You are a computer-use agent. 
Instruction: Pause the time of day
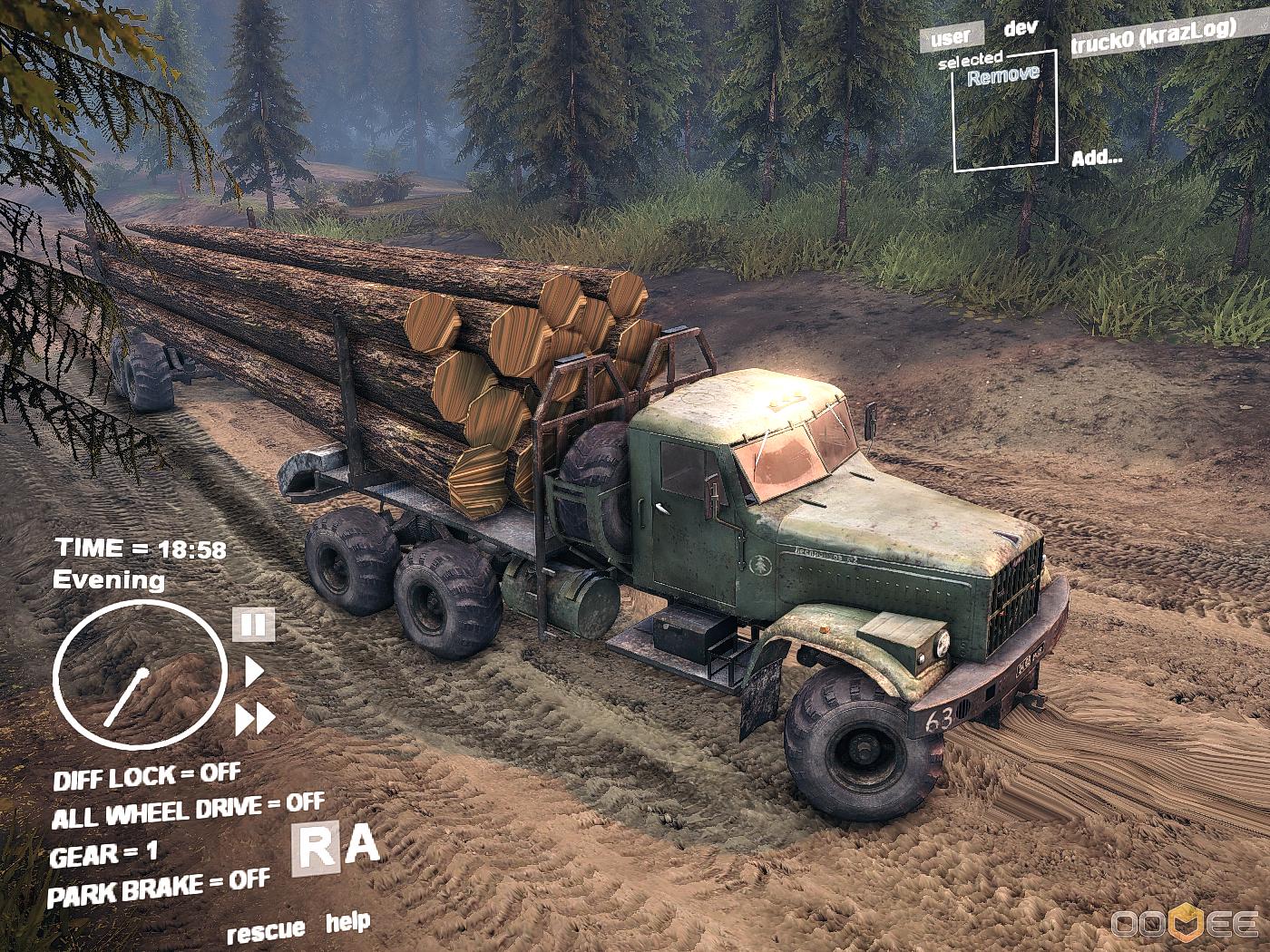pos(253,625)
